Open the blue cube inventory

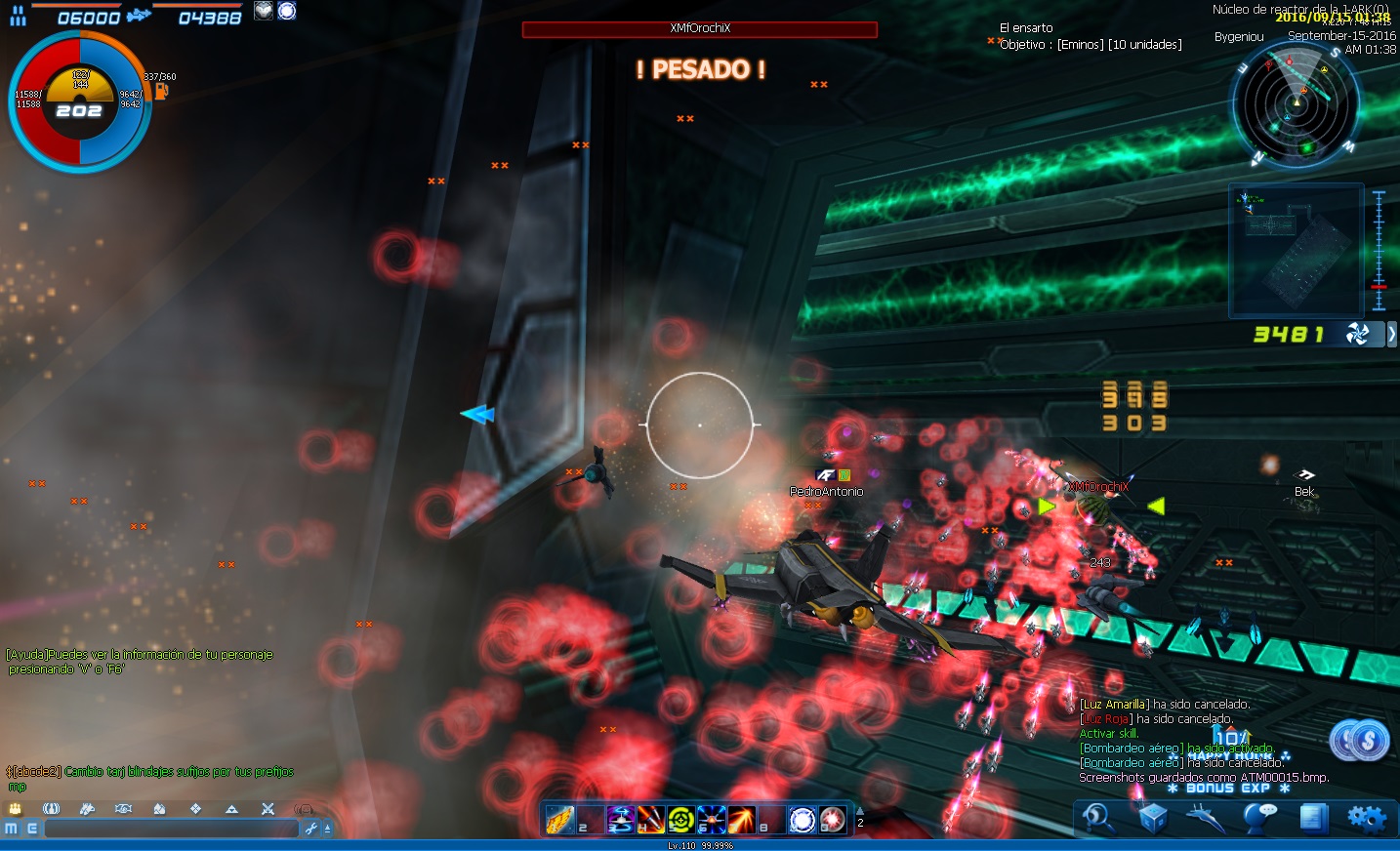click(x=1153, y=818)
